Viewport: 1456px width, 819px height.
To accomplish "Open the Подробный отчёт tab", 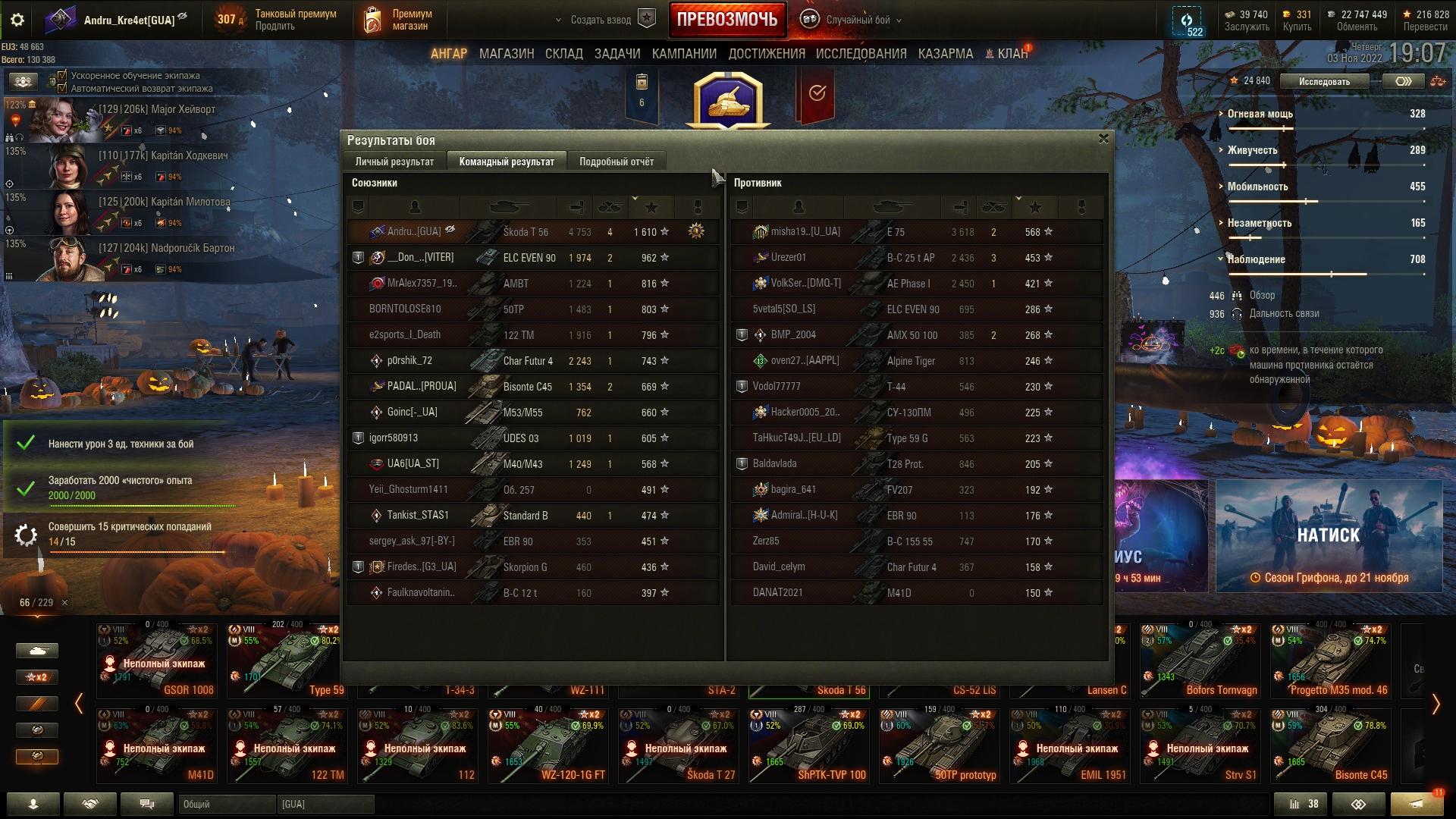I will coord(616,162).
